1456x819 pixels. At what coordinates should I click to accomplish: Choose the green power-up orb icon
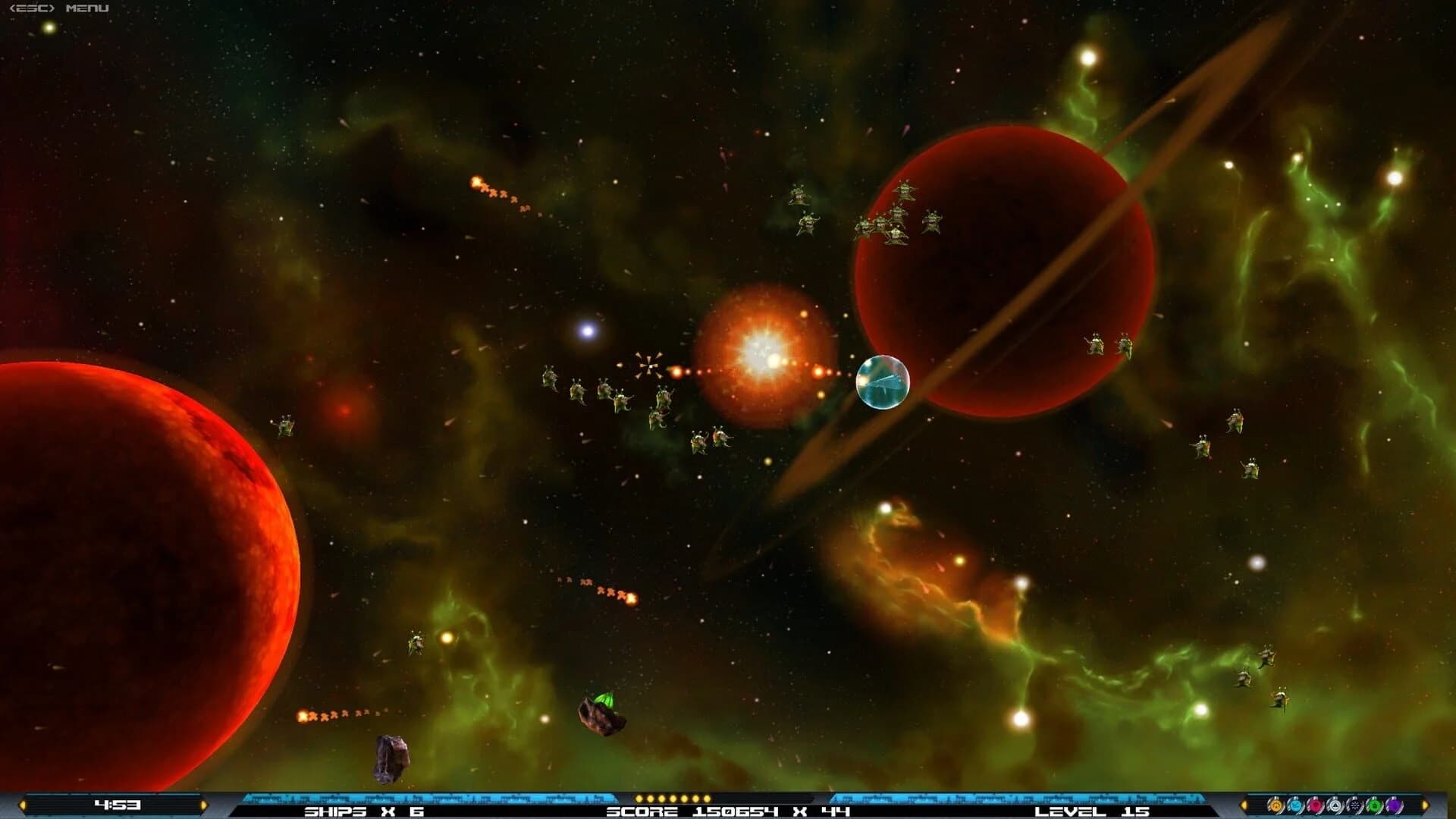pos(1374,805)
